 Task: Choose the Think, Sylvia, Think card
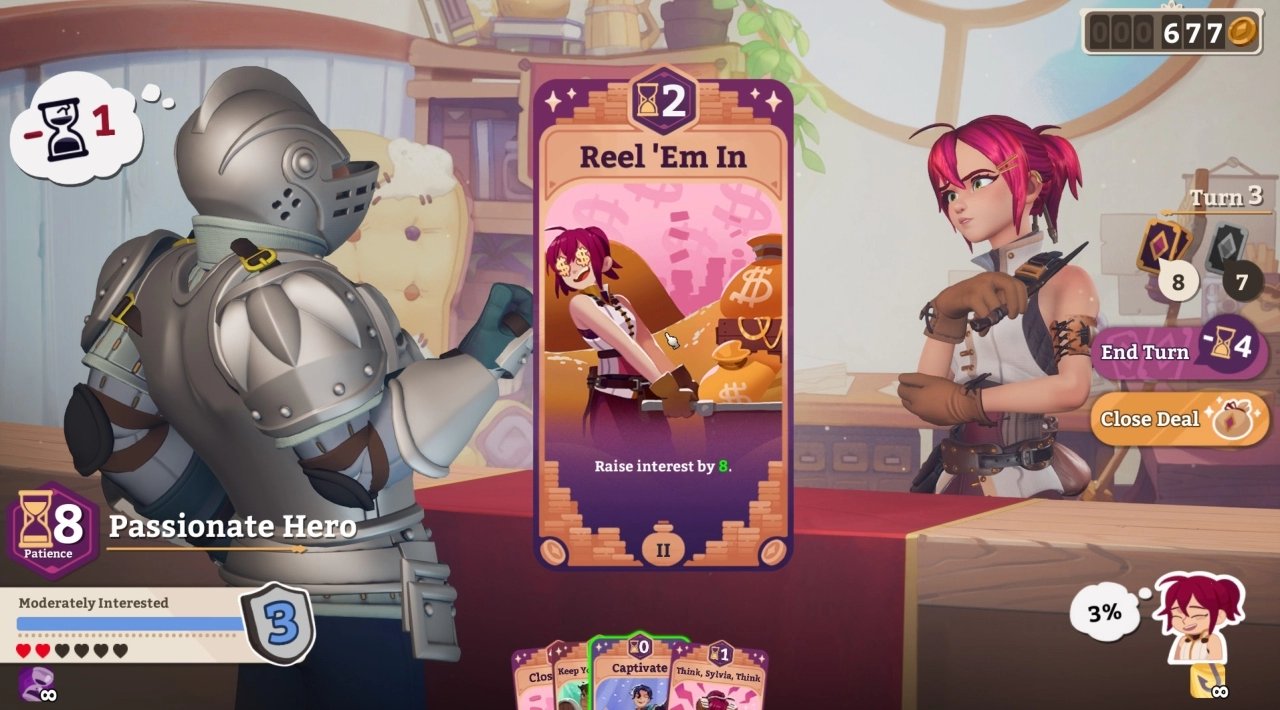coord(722,682)
